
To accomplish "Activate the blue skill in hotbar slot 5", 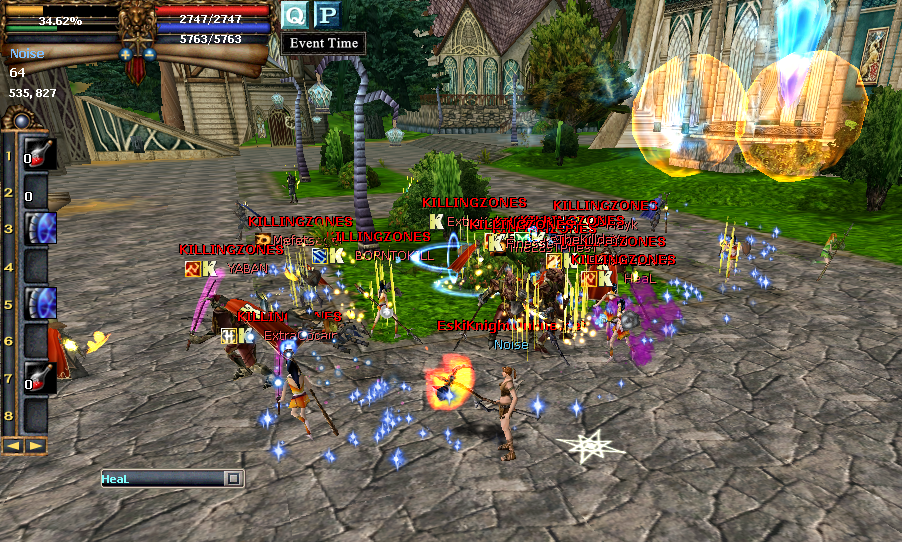I will pos(39,302).
